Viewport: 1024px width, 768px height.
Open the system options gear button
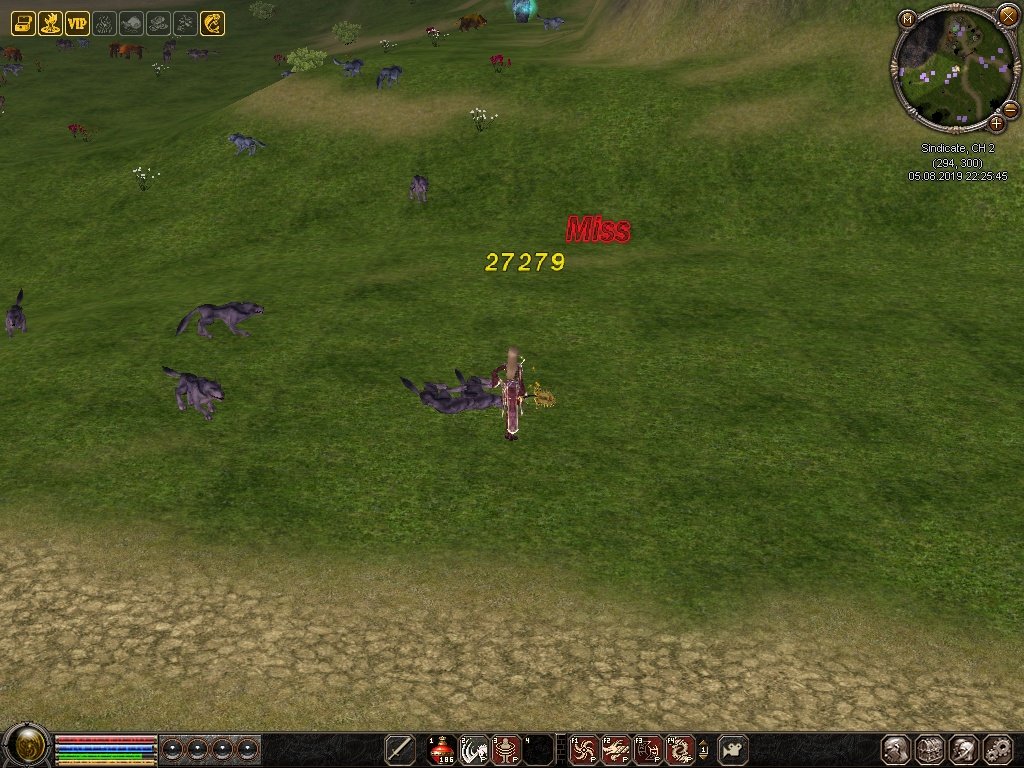pos(998,750)
